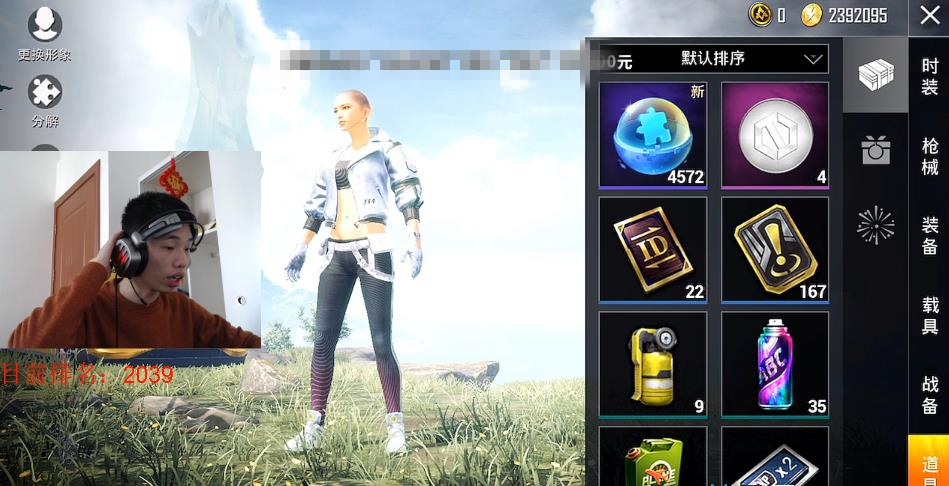
Task: Select the ABC spray paint can item
Action: pos(775,364)
